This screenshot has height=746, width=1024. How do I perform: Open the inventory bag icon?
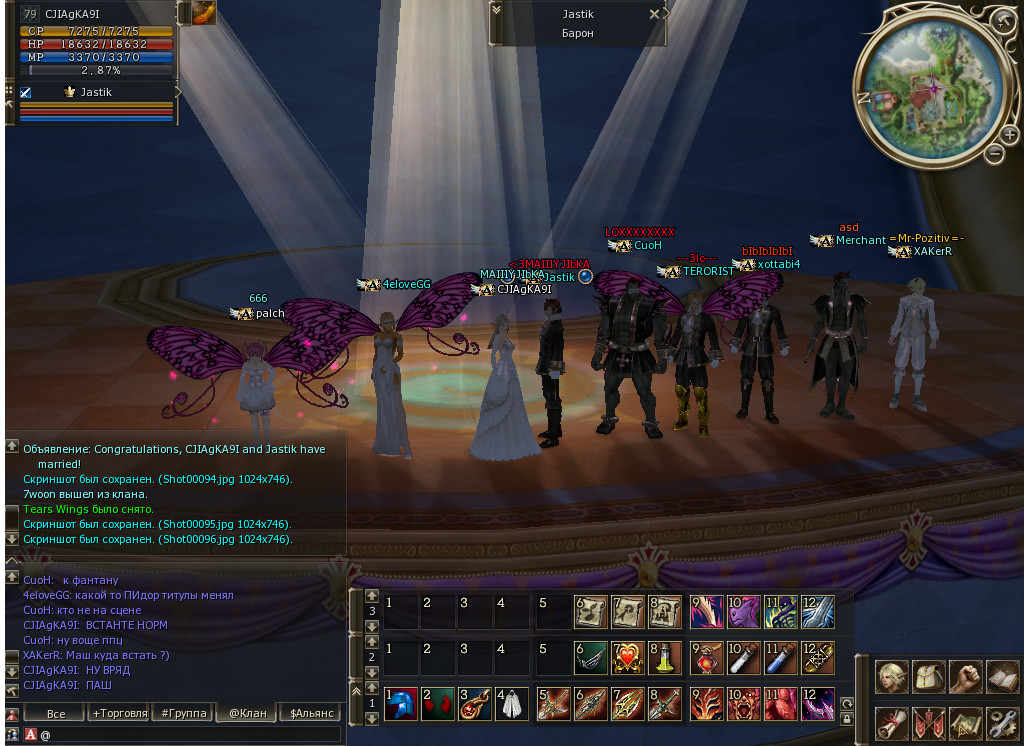(929, 677)
